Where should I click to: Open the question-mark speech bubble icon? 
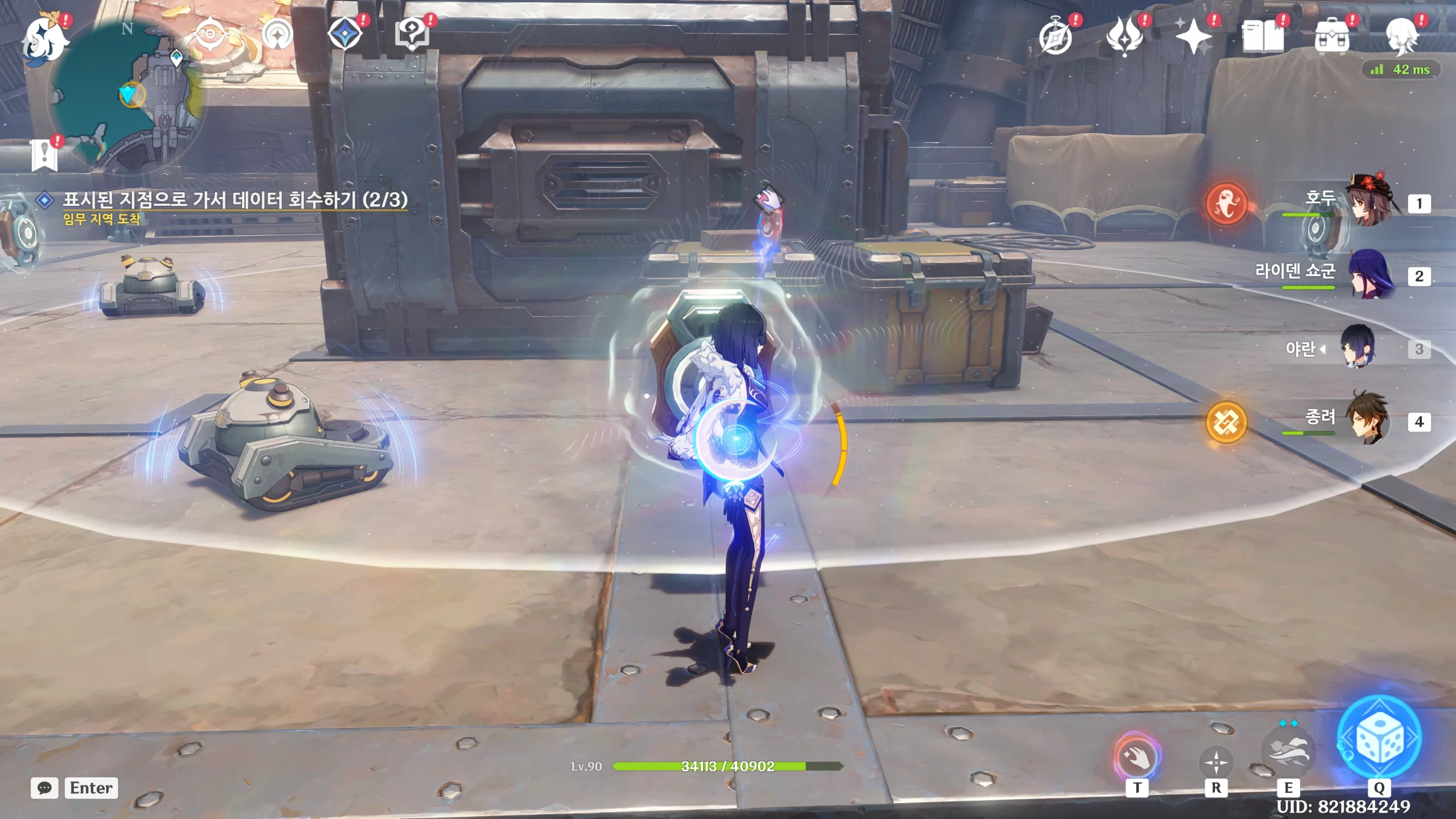[x=412, y=34]
